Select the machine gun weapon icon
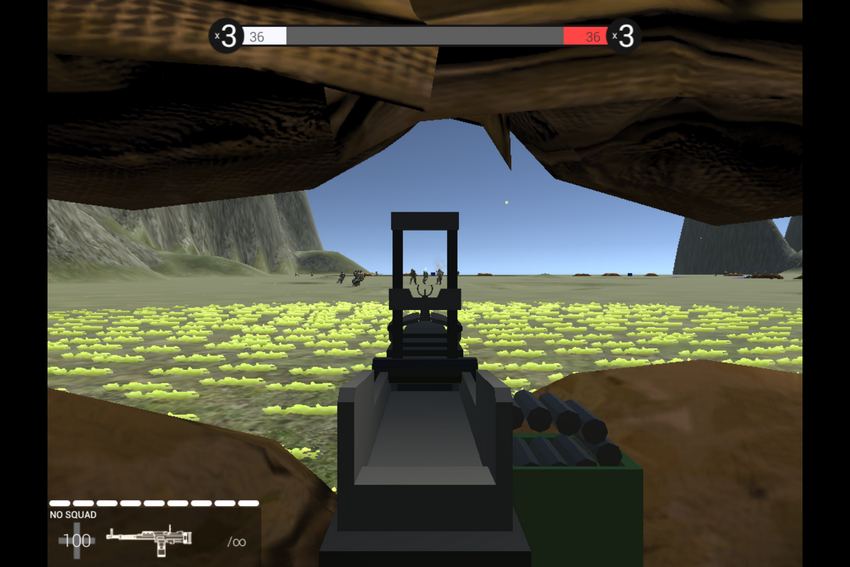 [x=148, y=539]
